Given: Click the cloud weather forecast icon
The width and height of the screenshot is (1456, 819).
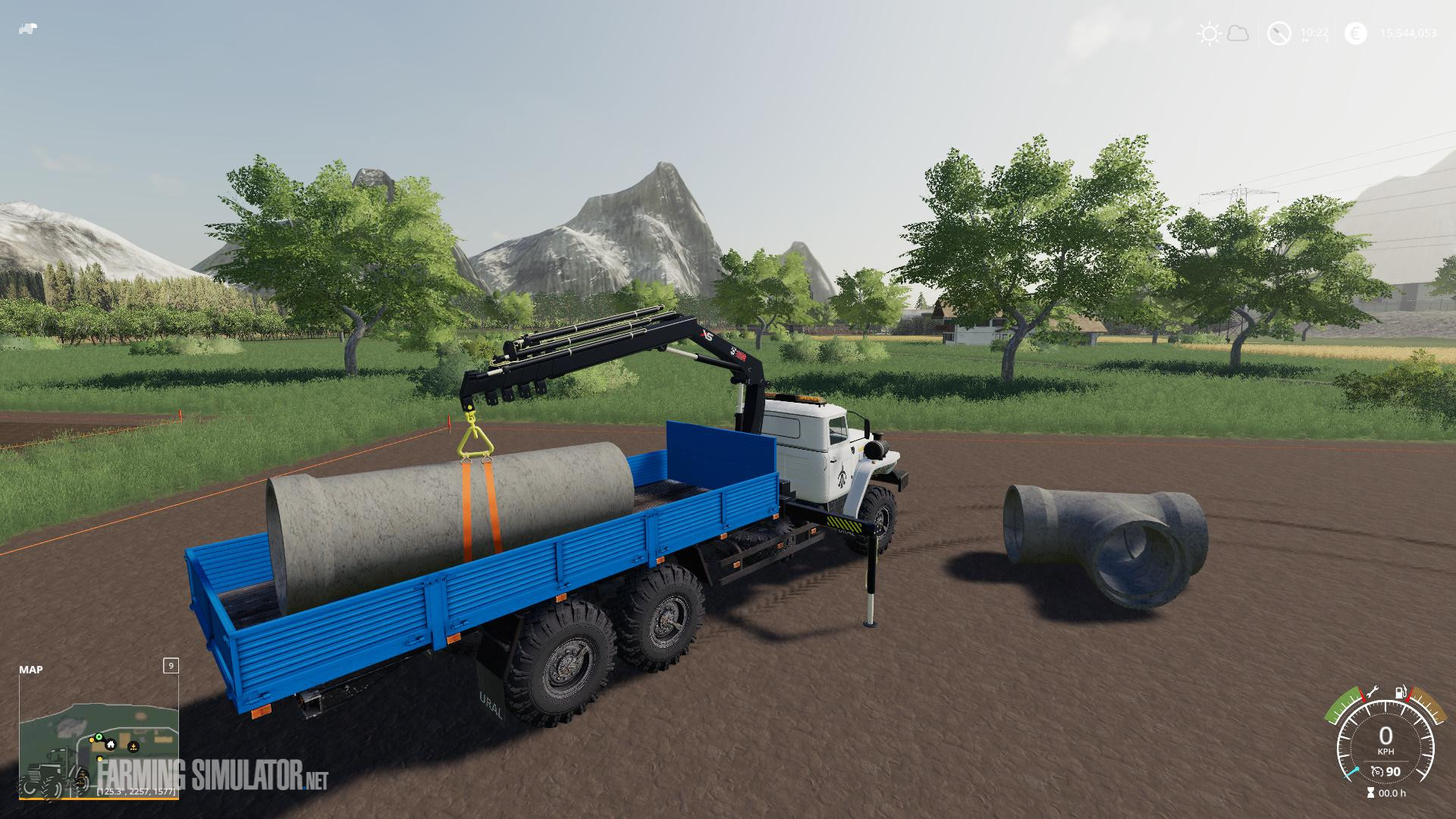Looking at the screenshot, I should tap(1238, 33).
